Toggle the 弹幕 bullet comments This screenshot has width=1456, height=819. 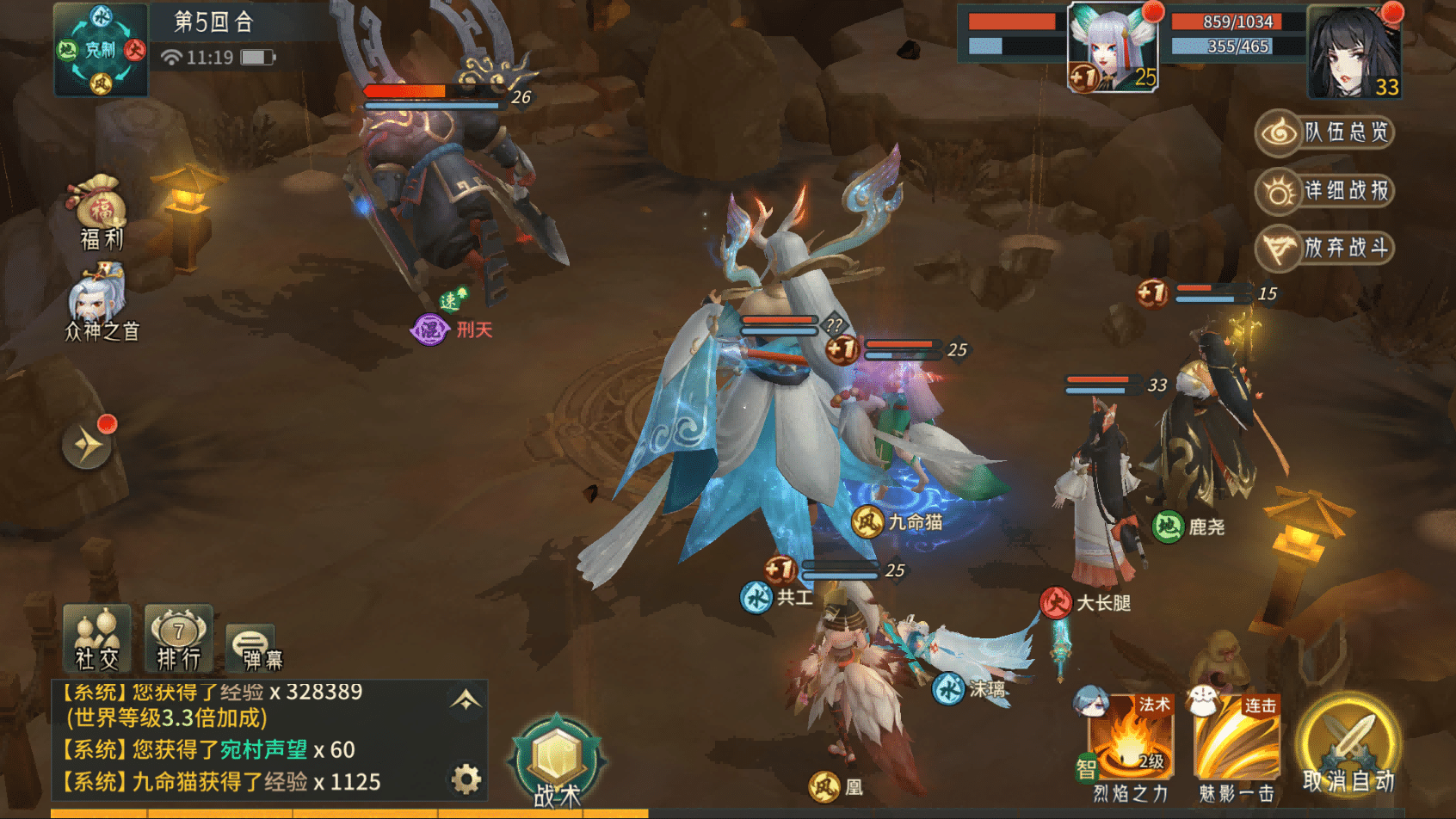(x=252, y=647)
